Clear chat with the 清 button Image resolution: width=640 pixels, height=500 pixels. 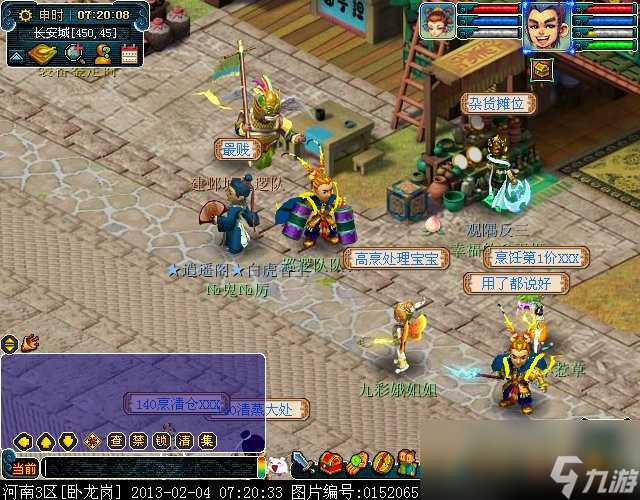point(185,441)
